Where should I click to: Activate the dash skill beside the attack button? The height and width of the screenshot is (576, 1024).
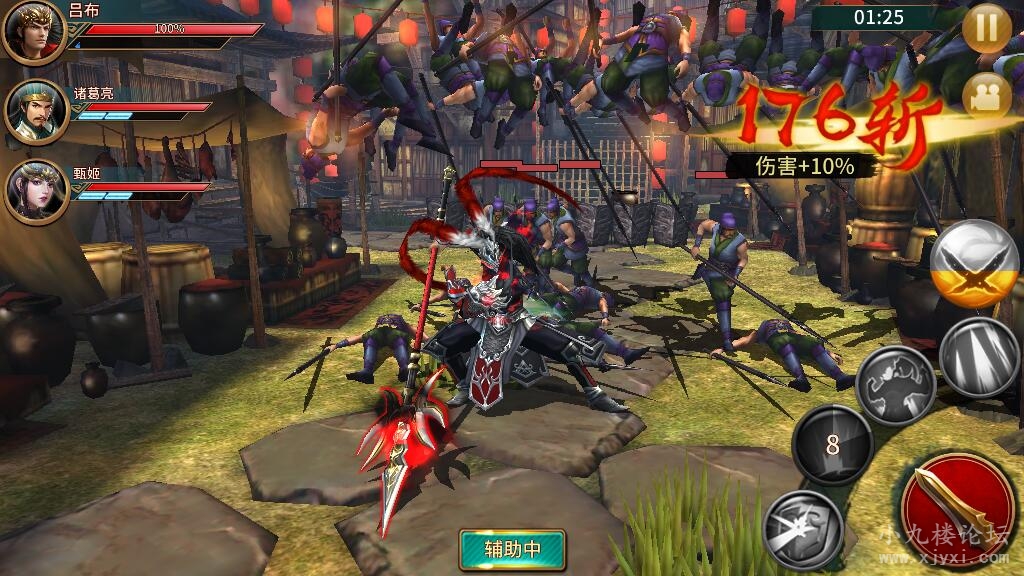tap(803, 528)
